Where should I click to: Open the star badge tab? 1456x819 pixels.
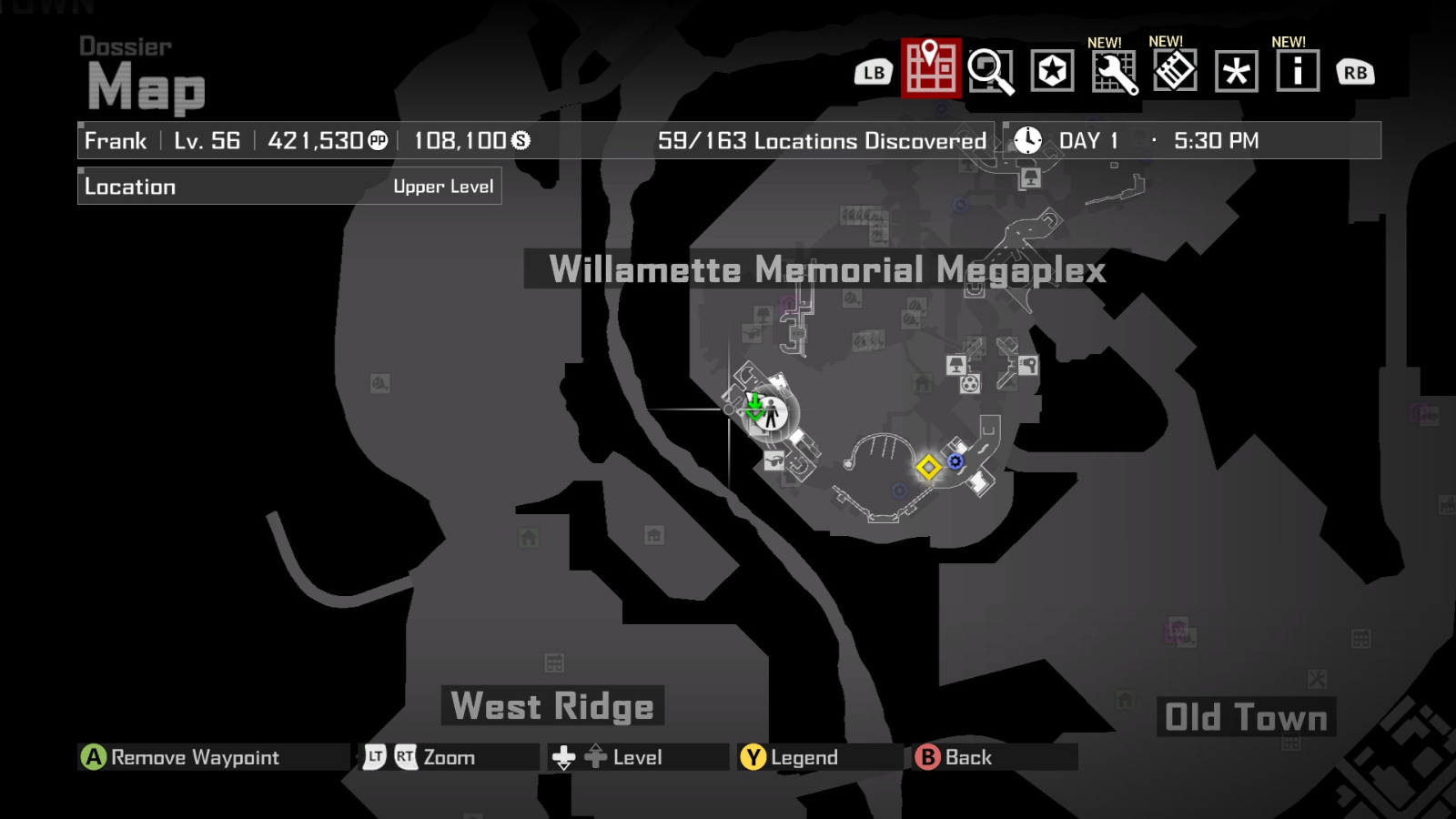coord(1052,70)
